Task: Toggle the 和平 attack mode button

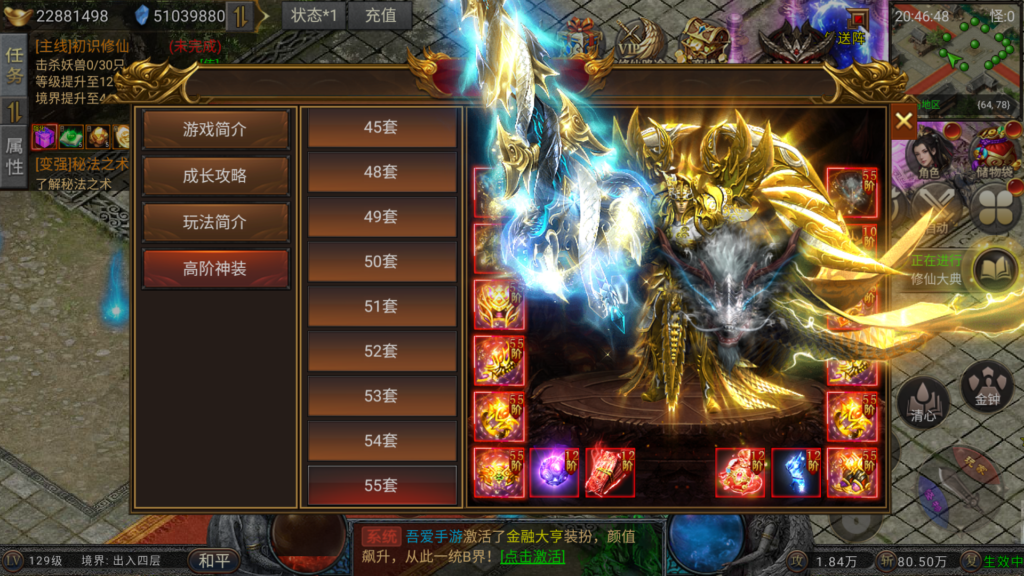Action: point(214,561)
